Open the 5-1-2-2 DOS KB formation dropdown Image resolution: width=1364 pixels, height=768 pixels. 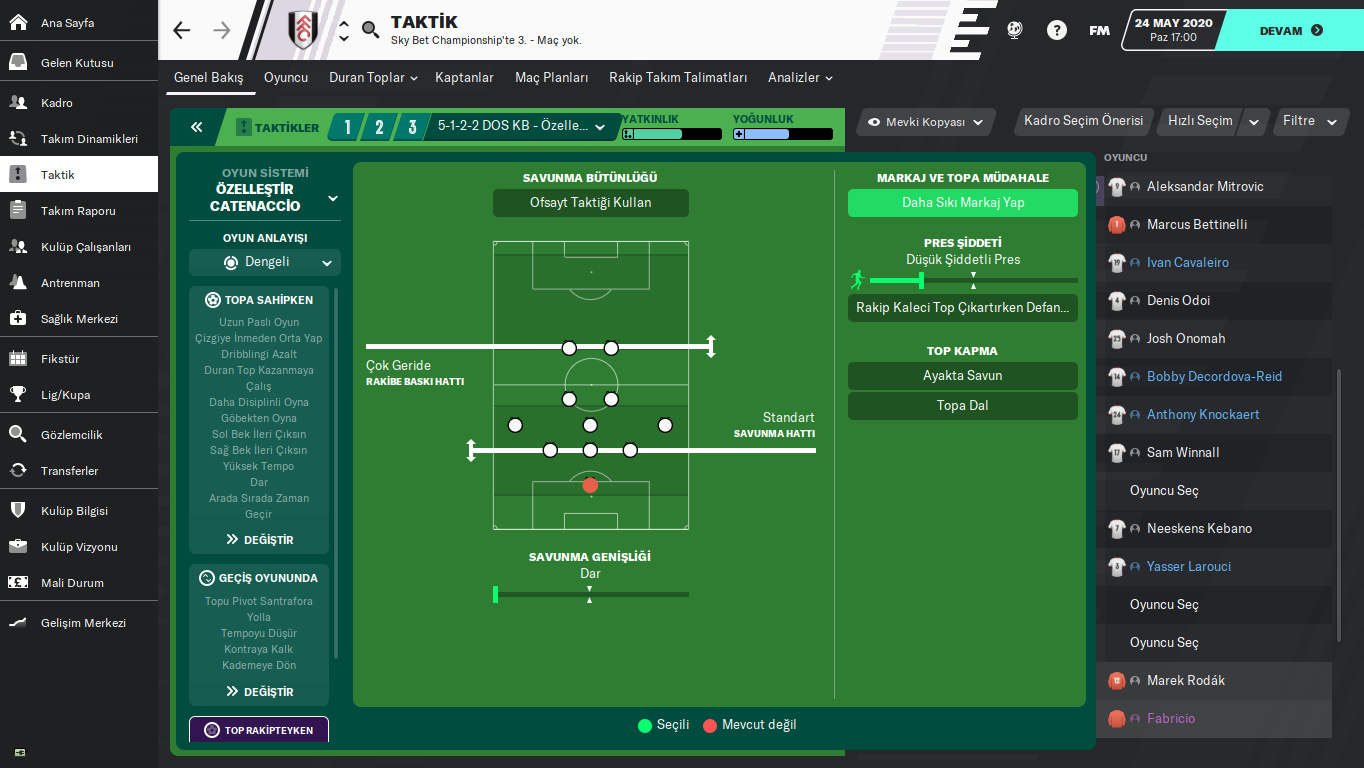tap(522, 127)
